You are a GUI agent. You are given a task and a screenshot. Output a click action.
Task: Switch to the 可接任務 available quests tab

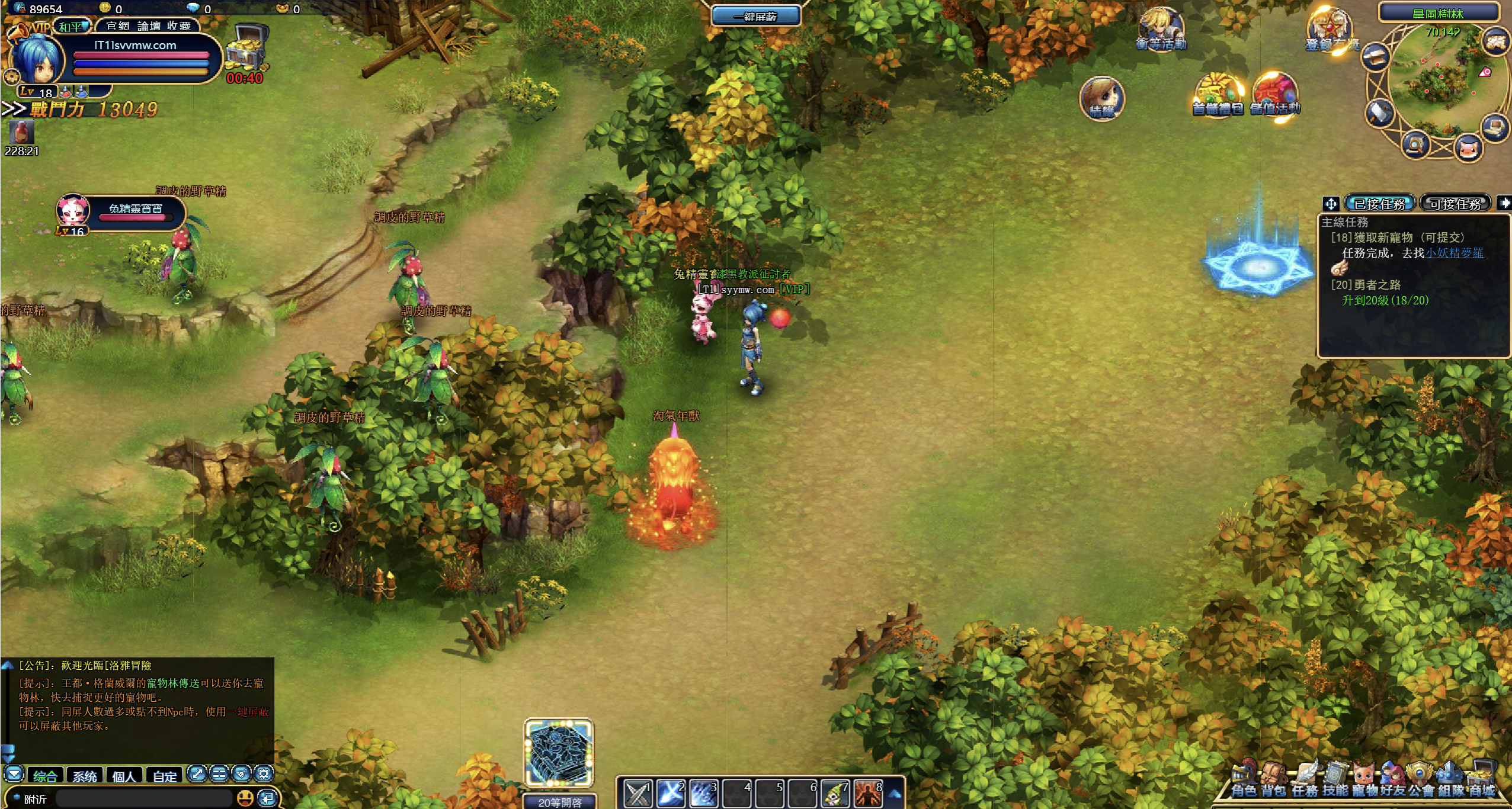1455,204
